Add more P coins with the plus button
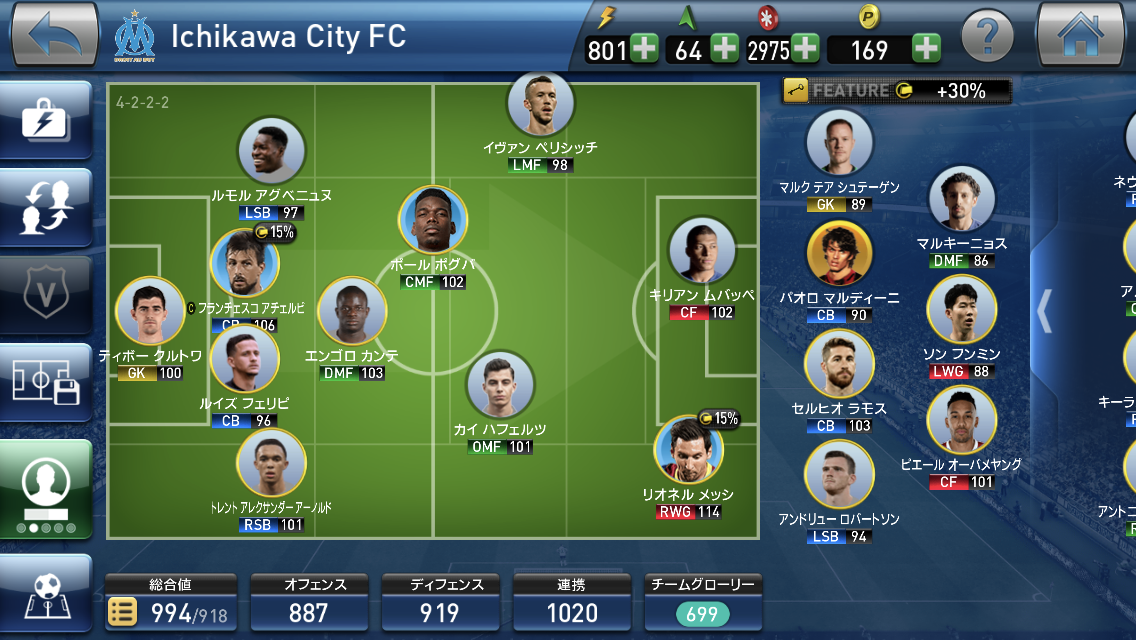The image size is (1136, 640). pos(926,49)
